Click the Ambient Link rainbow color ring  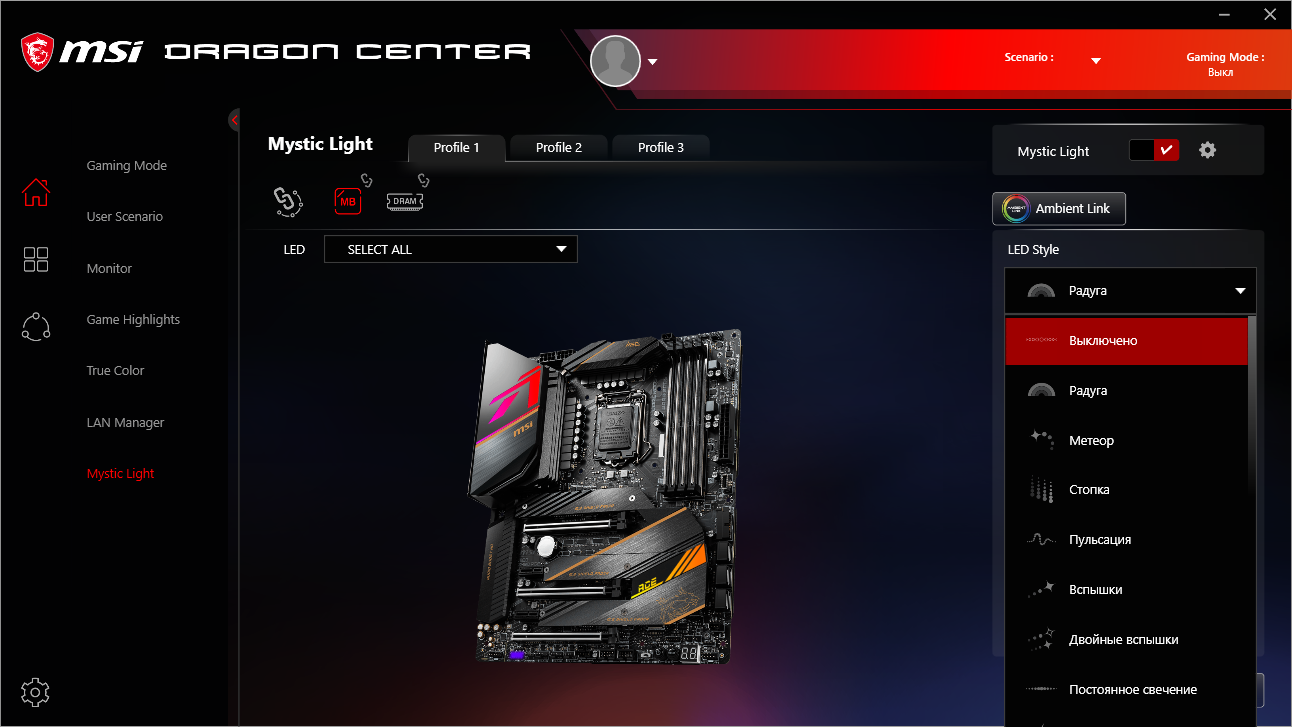click(1015, 209)
